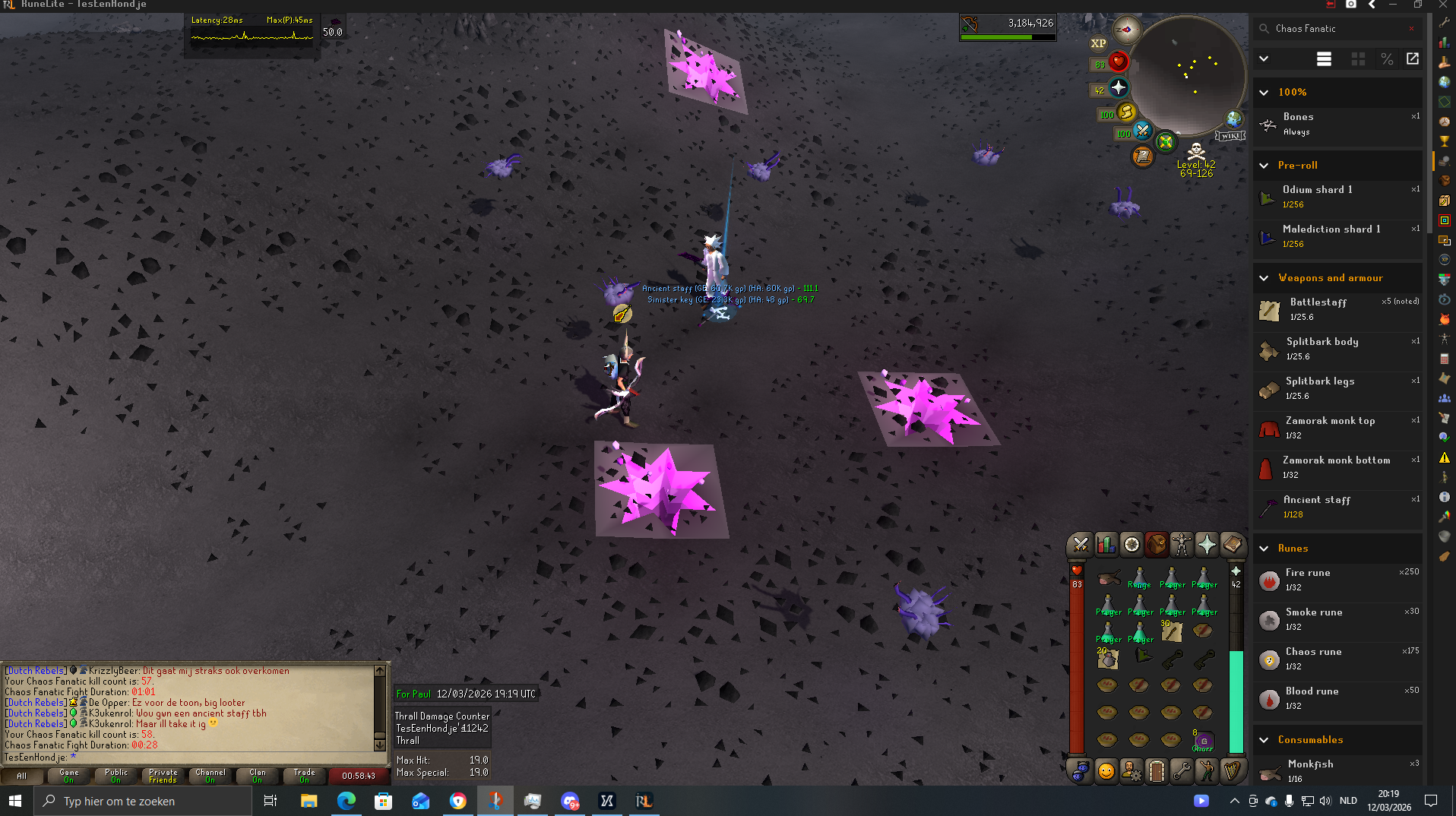Select the Range potion in inventory
The height and width of the screenshot is (816, 1456).
pos(1139,578)
